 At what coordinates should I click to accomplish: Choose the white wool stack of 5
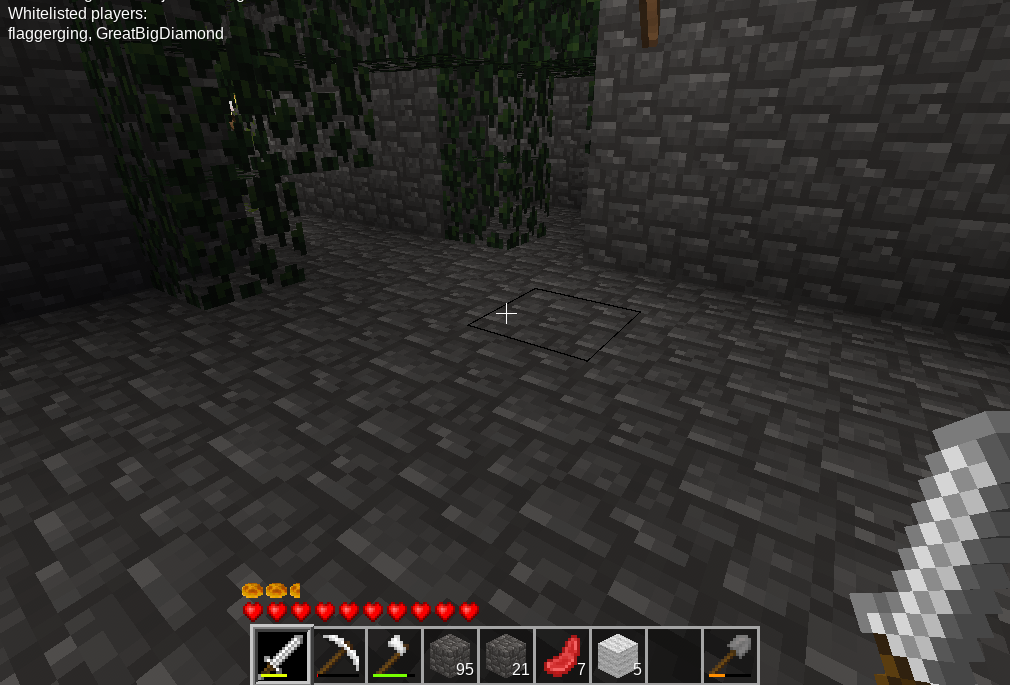(x=618, y=655)
